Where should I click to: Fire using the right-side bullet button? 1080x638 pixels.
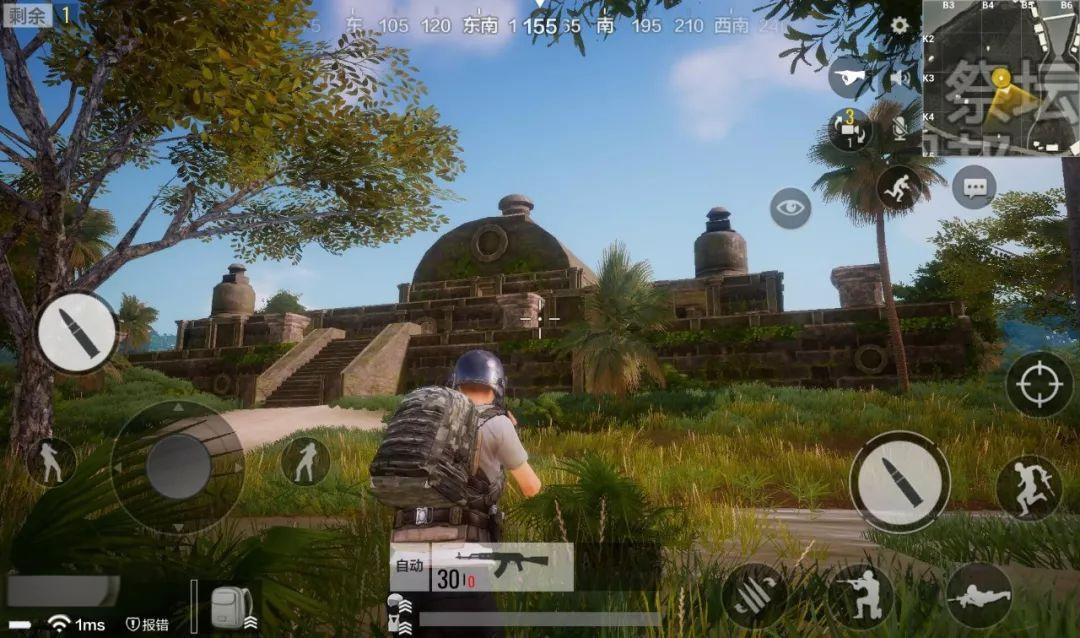click(x=899, y=481)
